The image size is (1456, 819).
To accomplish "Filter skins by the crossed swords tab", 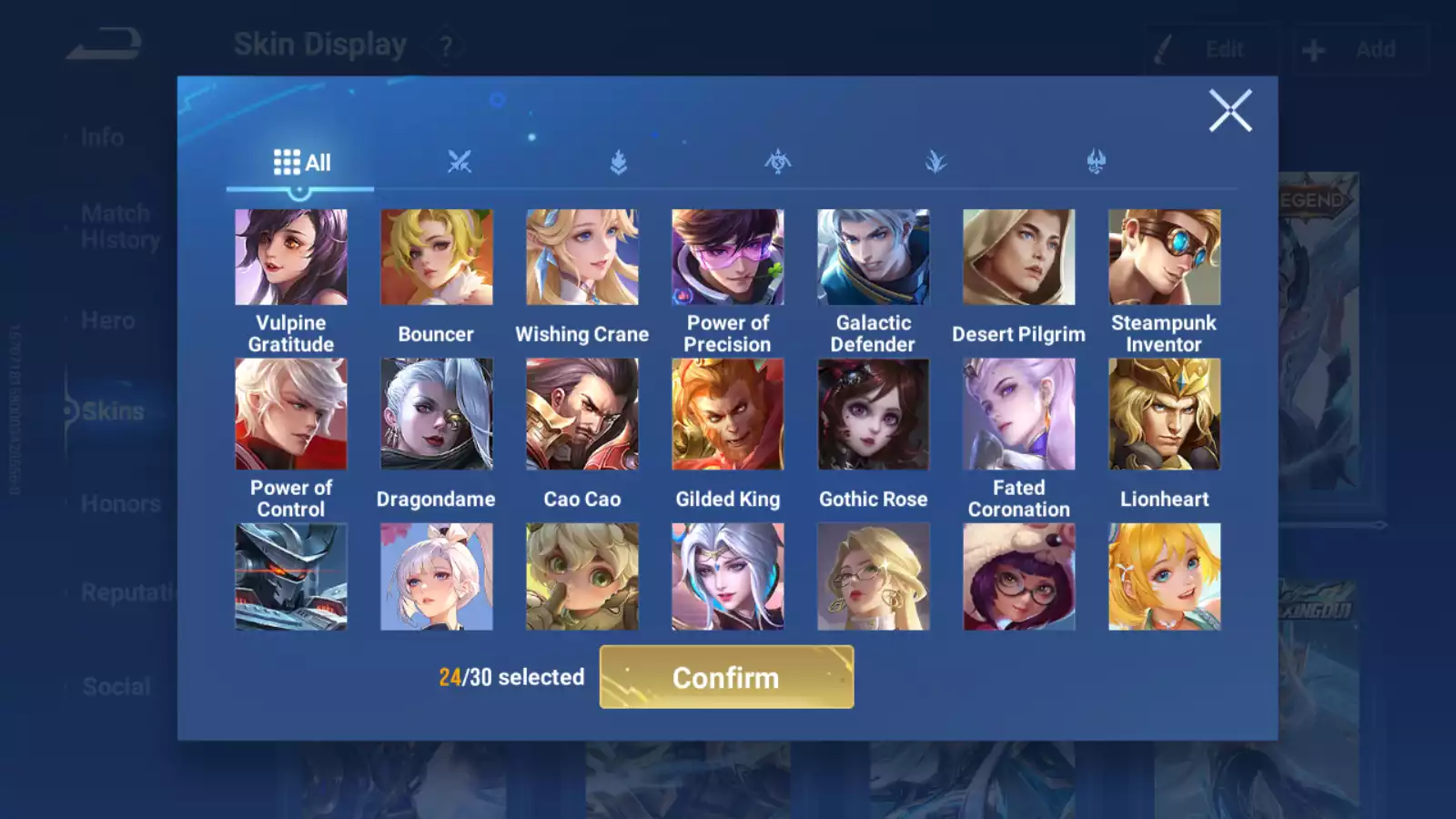I will click(x=460, y=163).
